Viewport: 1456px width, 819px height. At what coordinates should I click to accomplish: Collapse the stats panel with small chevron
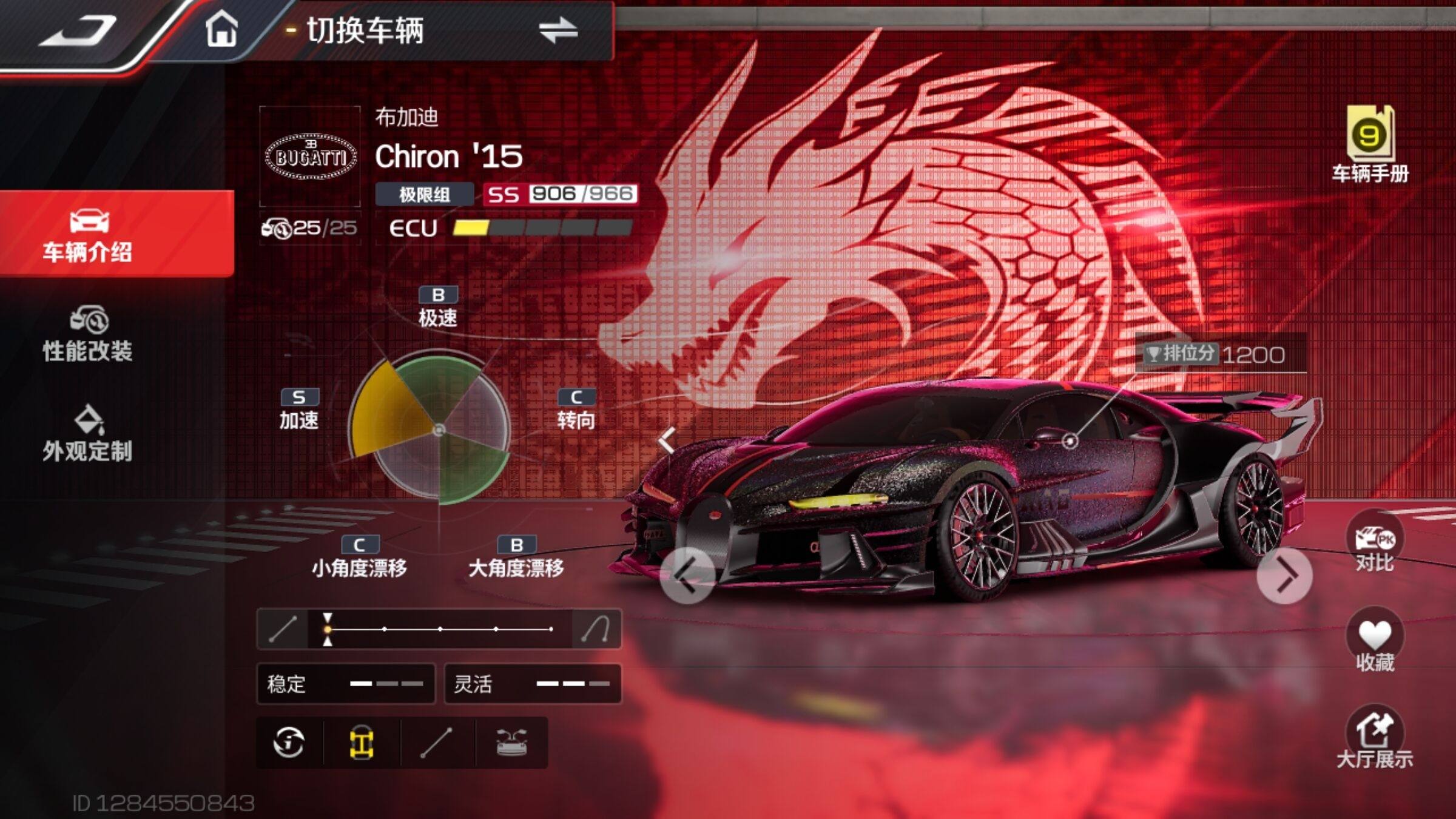pos(667,440)
